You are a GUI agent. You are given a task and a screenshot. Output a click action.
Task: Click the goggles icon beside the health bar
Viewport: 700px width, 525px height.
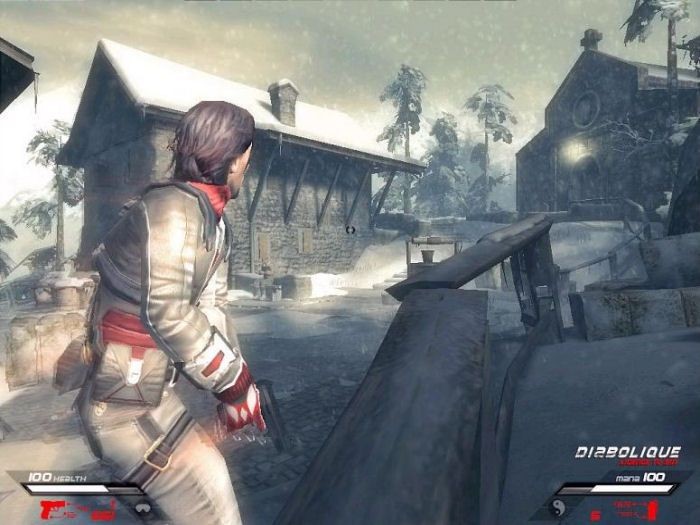[146, 507]
